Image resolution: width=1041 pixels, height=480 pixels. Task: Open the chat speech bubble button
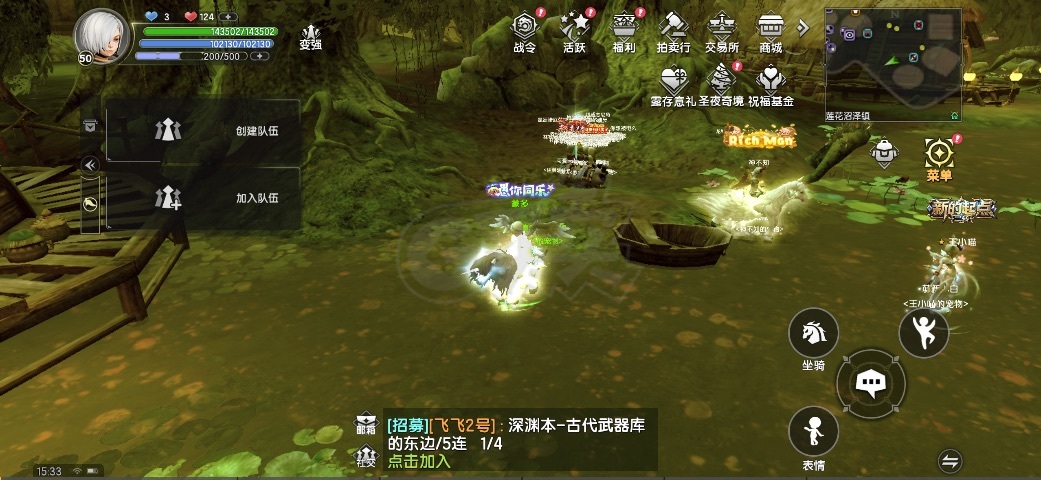coord(870,382)
